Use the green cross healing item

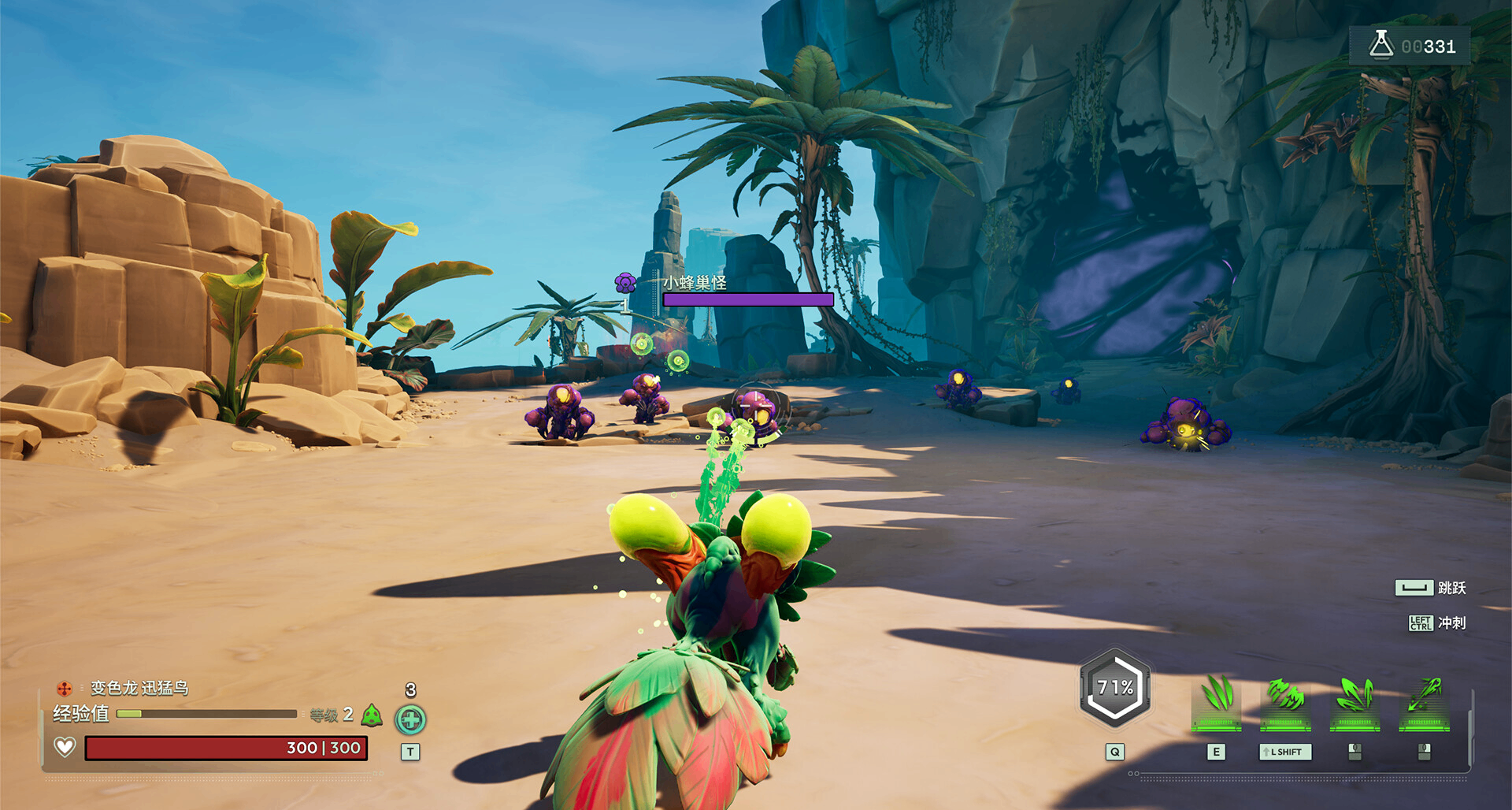pos(410,719)
